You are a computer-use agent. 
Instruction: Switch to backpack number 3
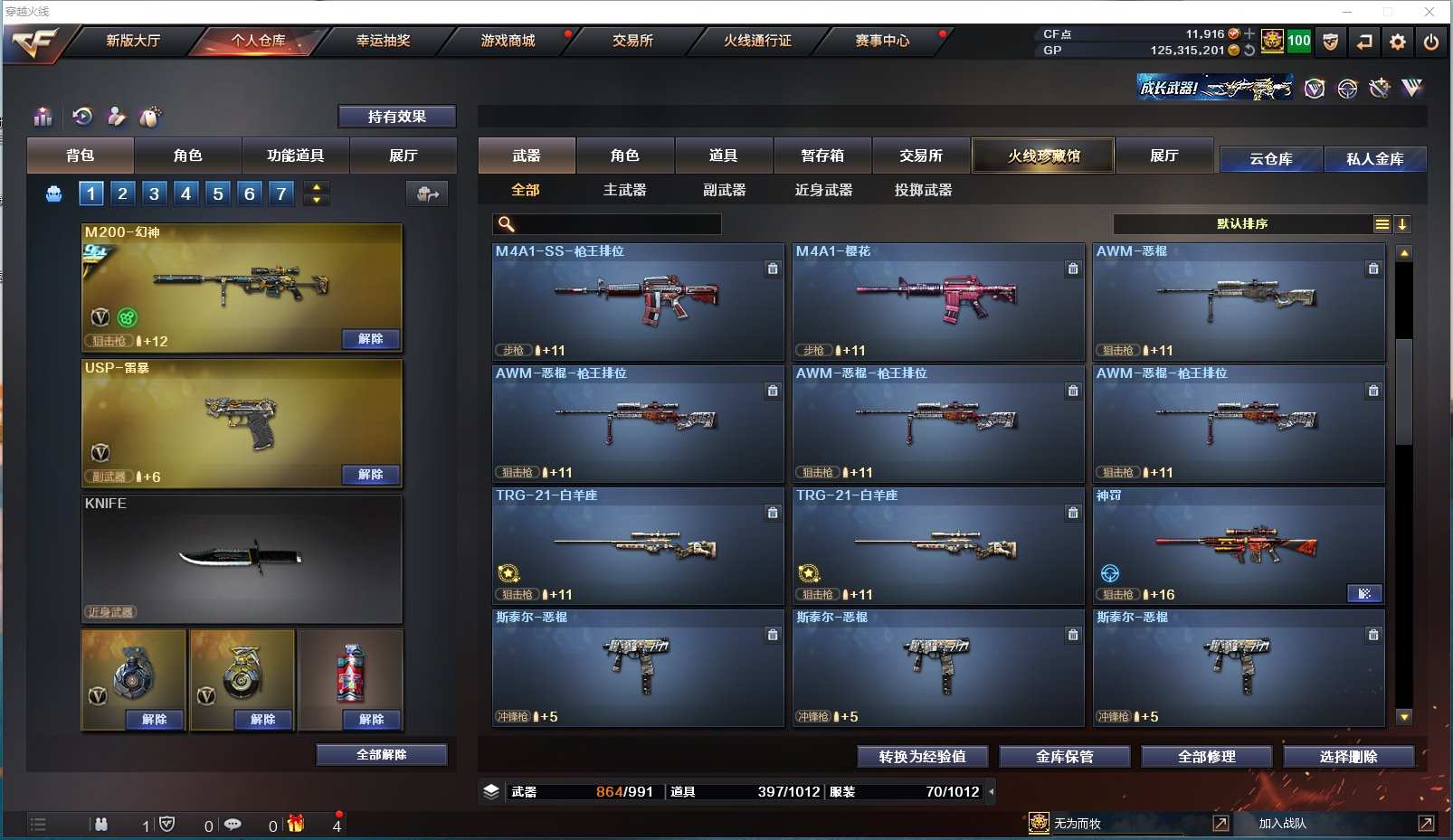[155, 193]
